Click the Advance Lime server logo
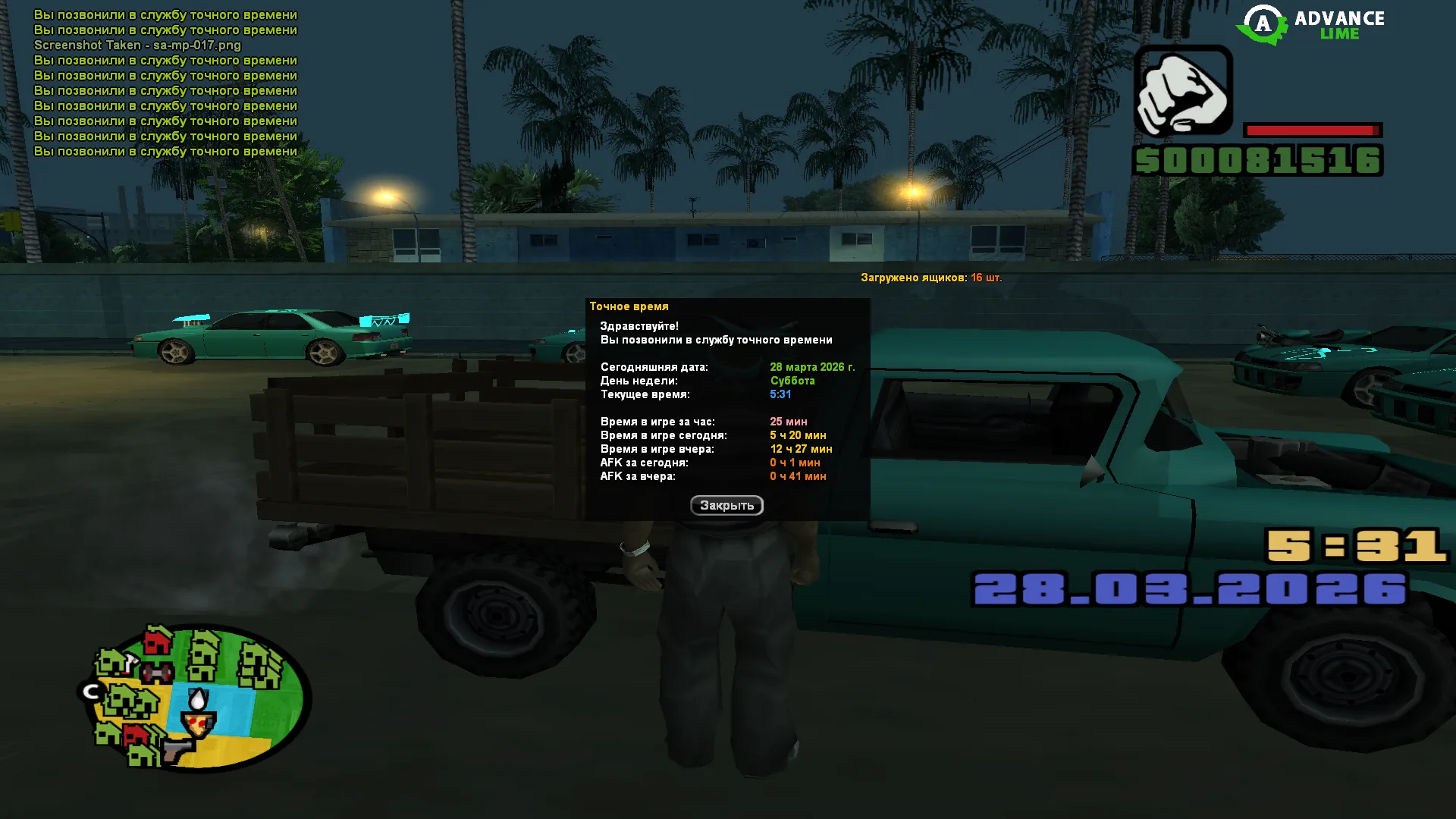This screenshot has height=819, width=1456. coord(1310,25)
